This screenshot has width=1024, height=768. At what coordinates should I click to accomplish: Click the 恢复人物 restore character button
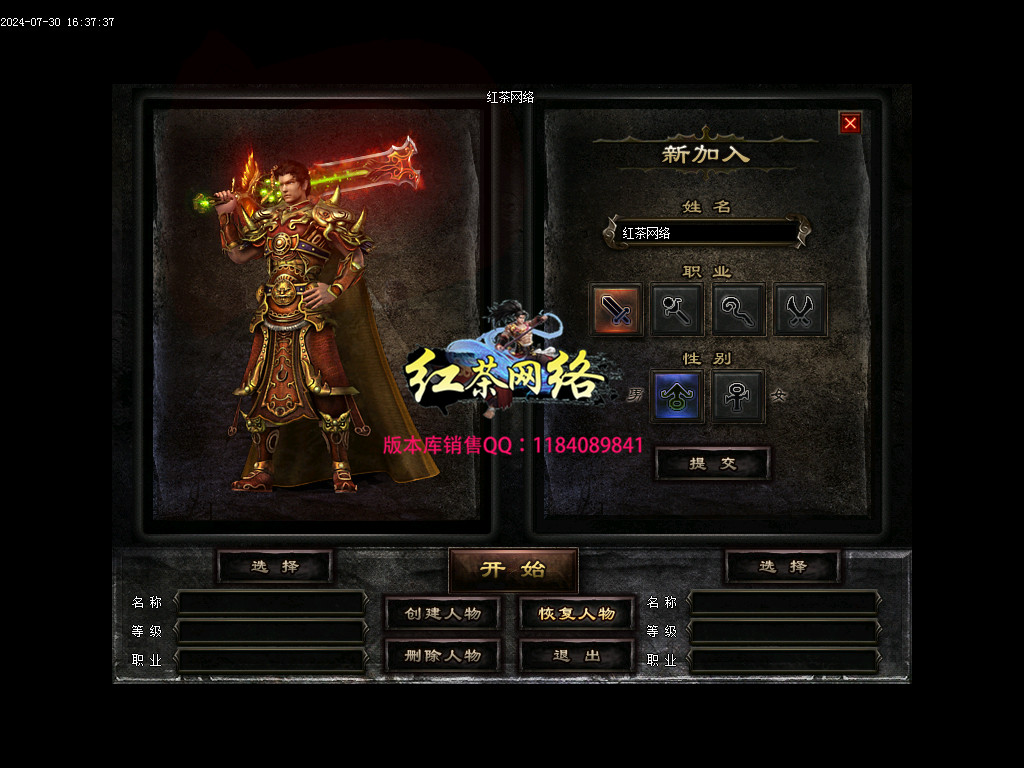[x=577, y=613]
